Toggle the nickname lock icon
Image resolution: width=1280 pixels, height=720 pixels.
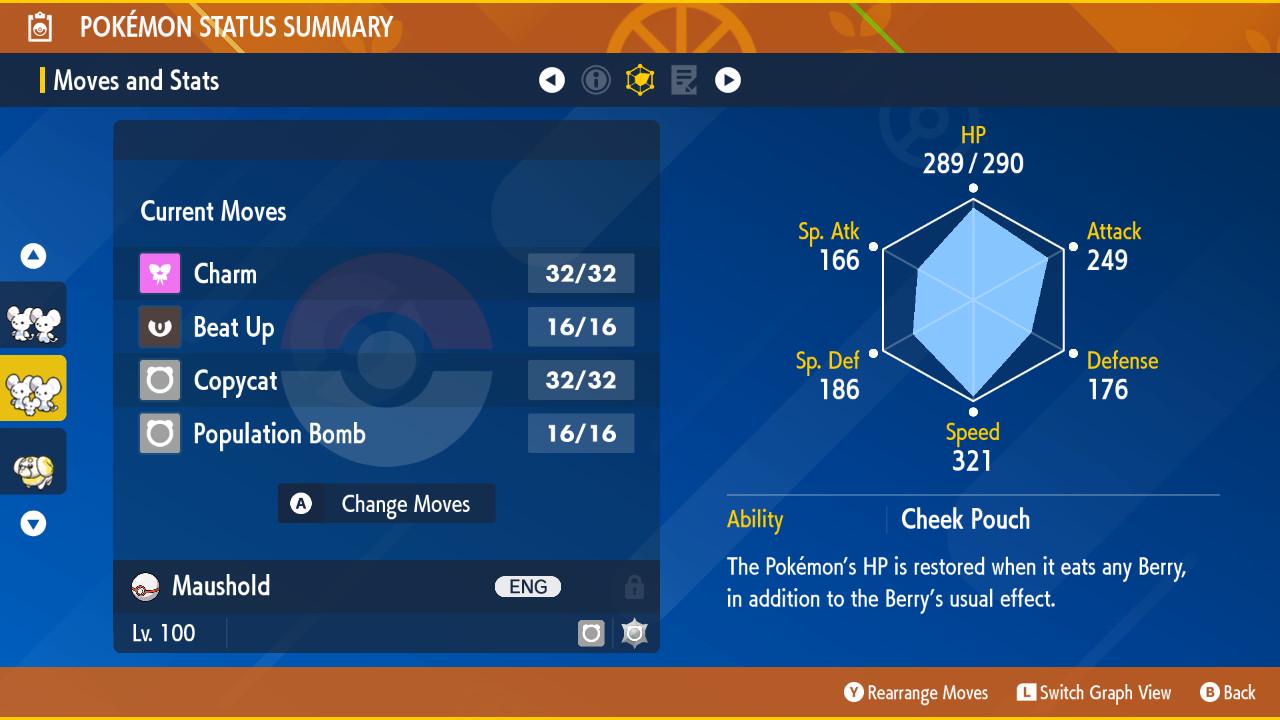click(x=637, y=587)
